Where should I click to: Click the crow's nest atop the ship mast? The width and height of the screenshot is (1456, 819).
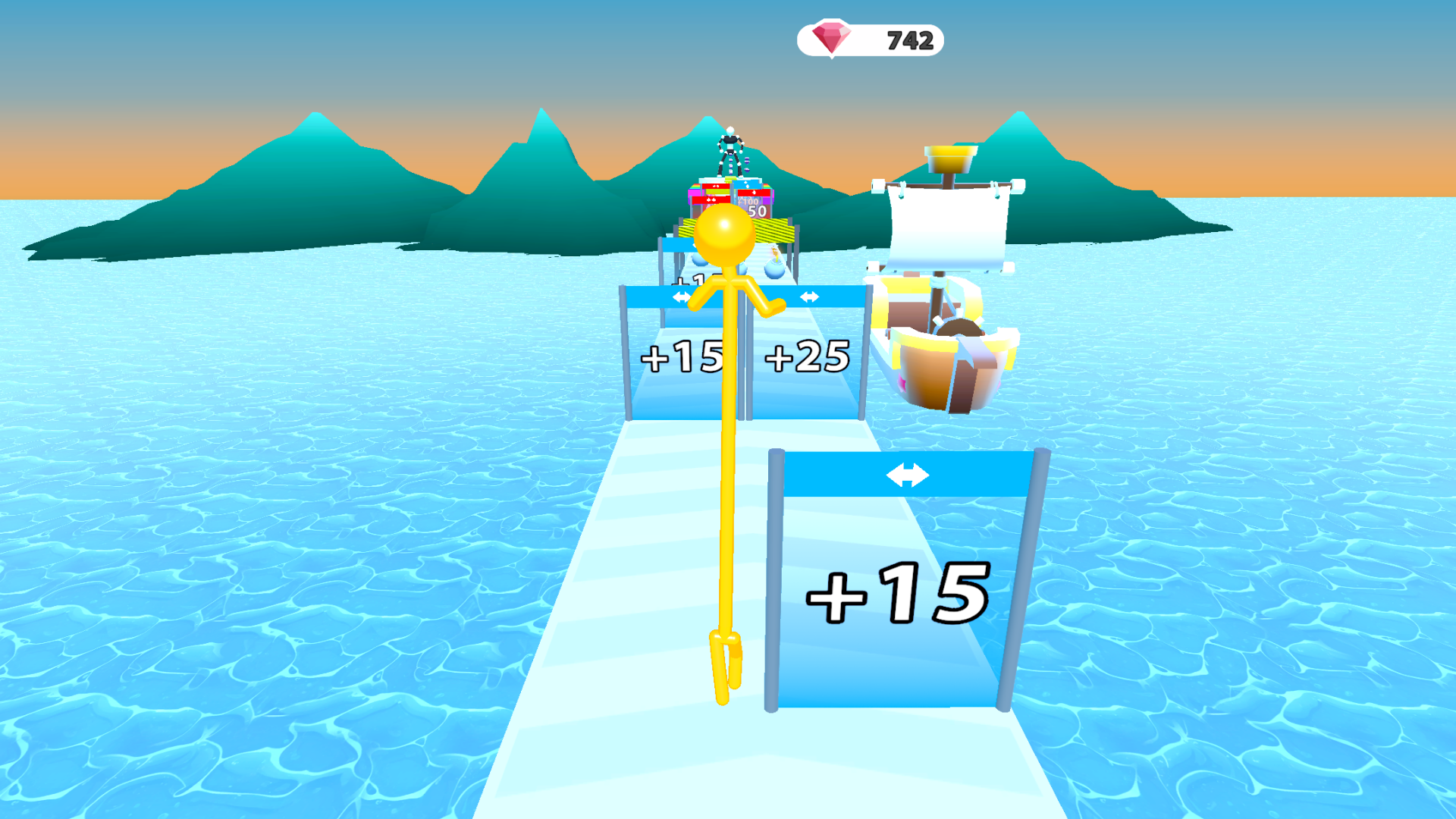coord(950,157)
